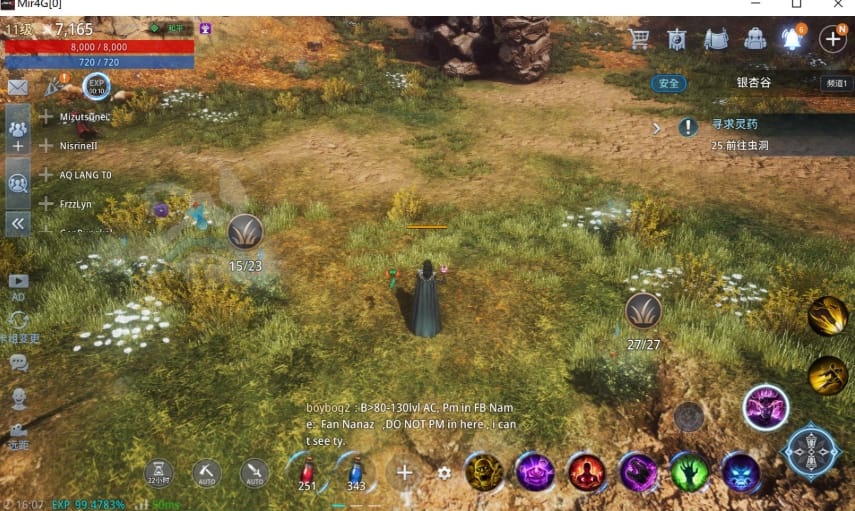Open skill settings gear icon
The image size is (855, 511).
coord(445,473)
